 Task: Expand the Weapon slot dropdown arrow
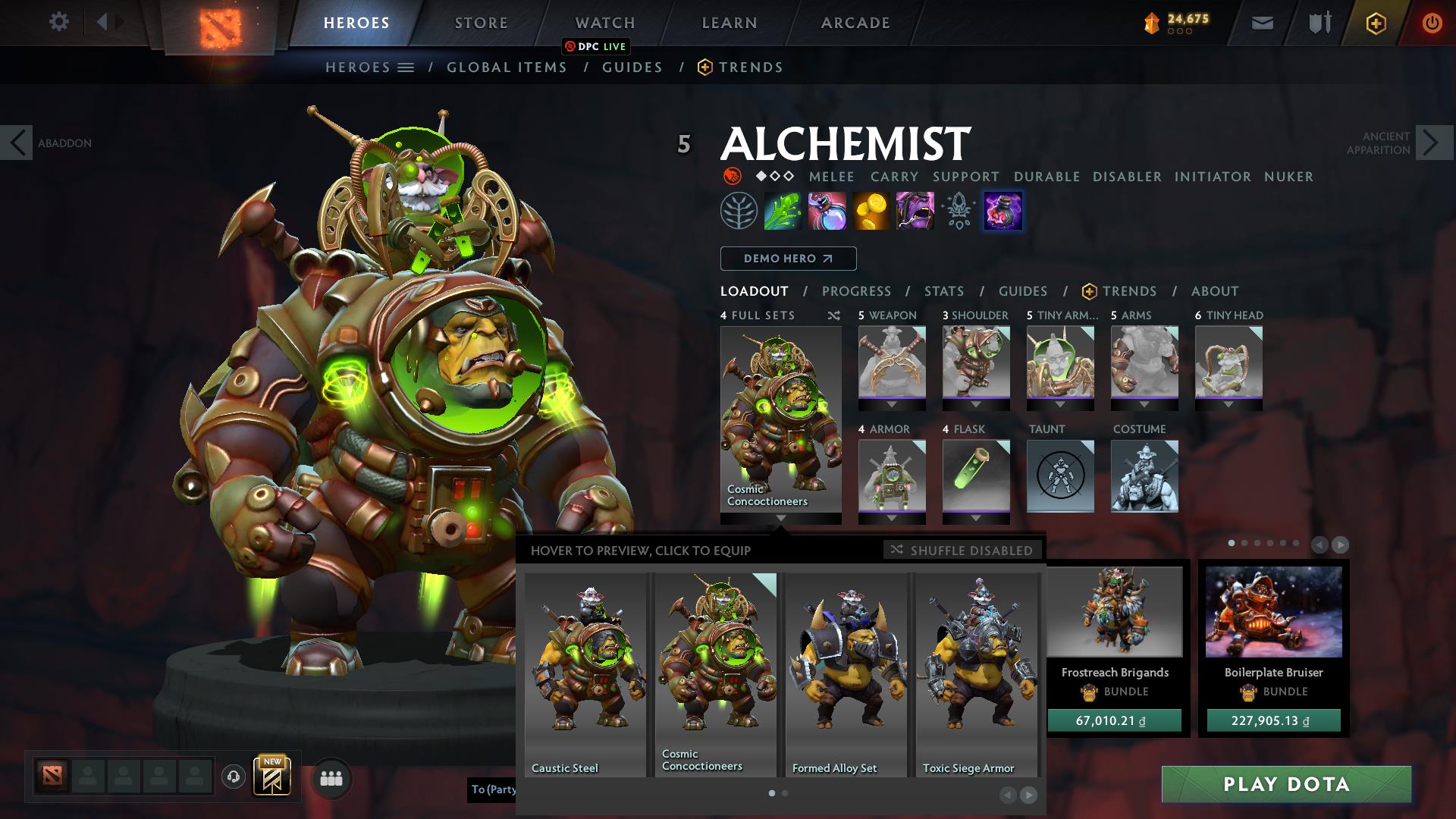pos(891,403)
